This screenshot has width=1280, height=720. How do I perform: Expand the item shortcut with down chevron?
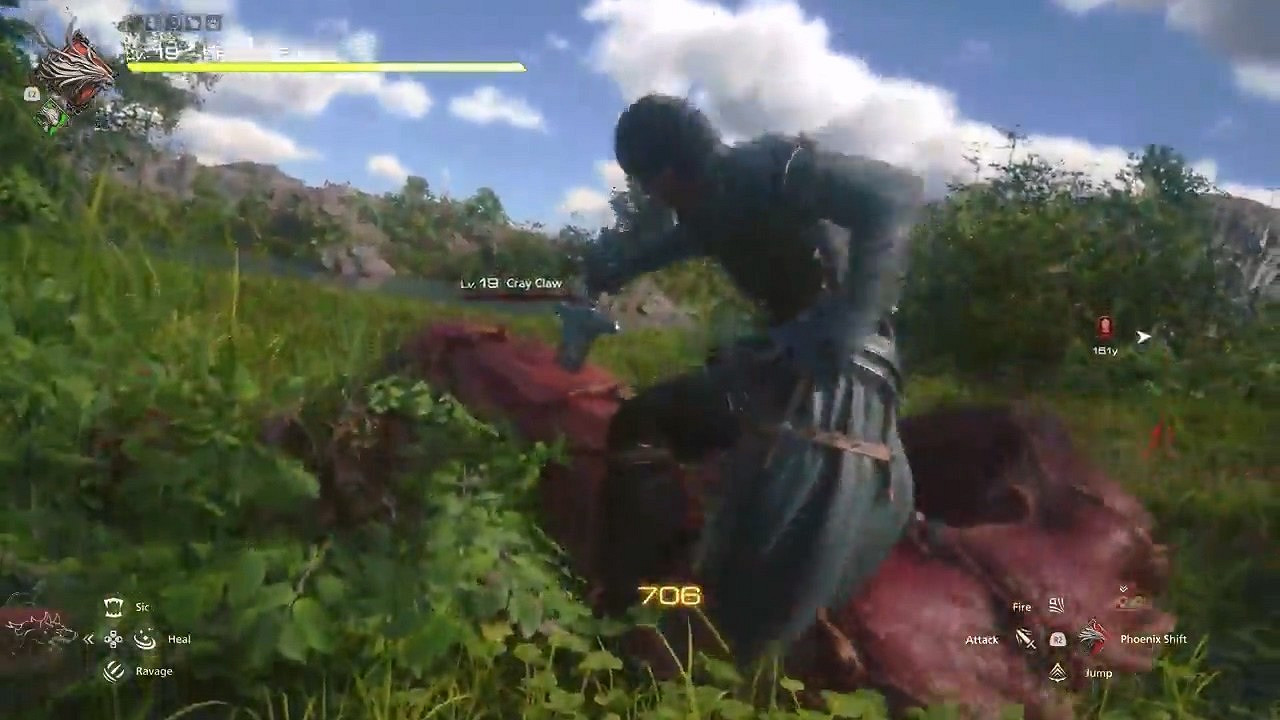[1123, 588]
